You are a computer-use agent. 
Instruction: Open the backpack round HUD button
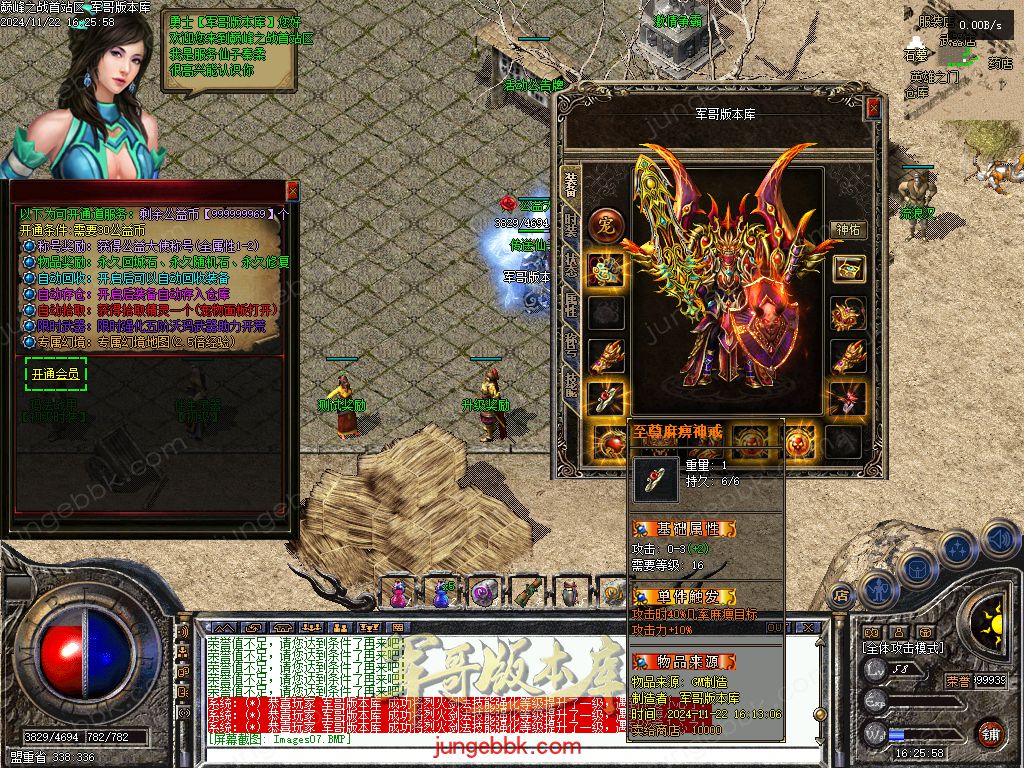click(x=916, y=568)
